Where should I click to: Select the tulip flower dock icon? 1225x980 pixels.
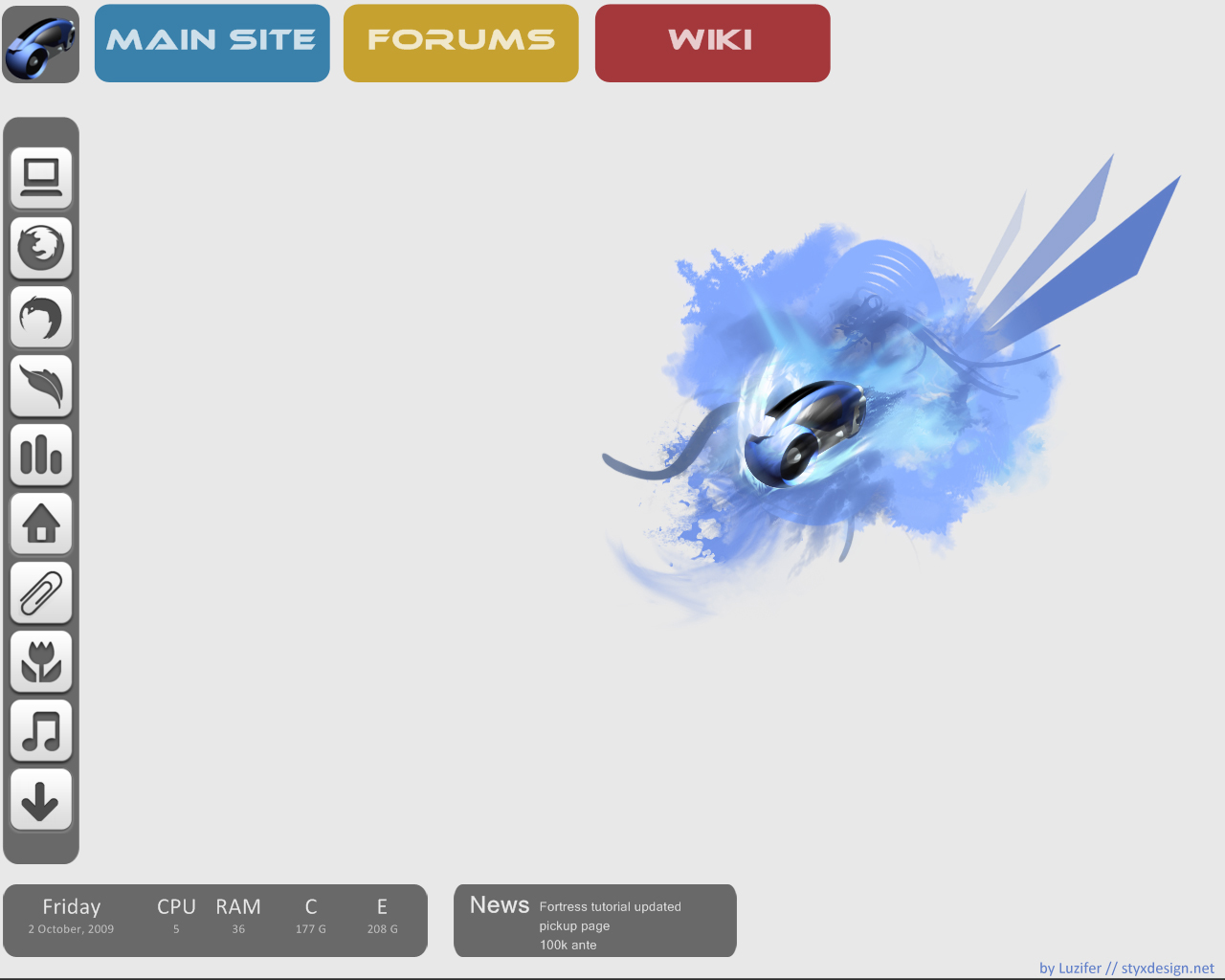pos(41,661)
